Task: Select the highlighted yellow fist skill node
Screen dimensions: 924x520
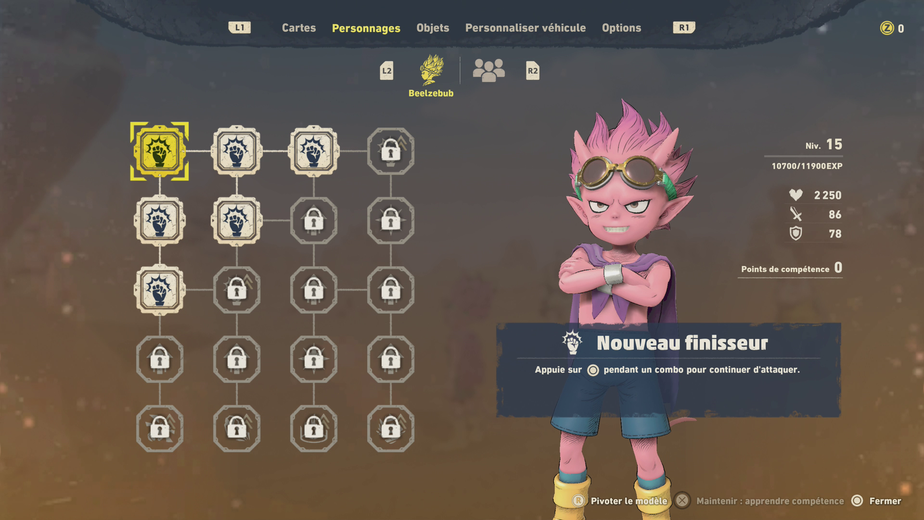Action: pos(159,151)
